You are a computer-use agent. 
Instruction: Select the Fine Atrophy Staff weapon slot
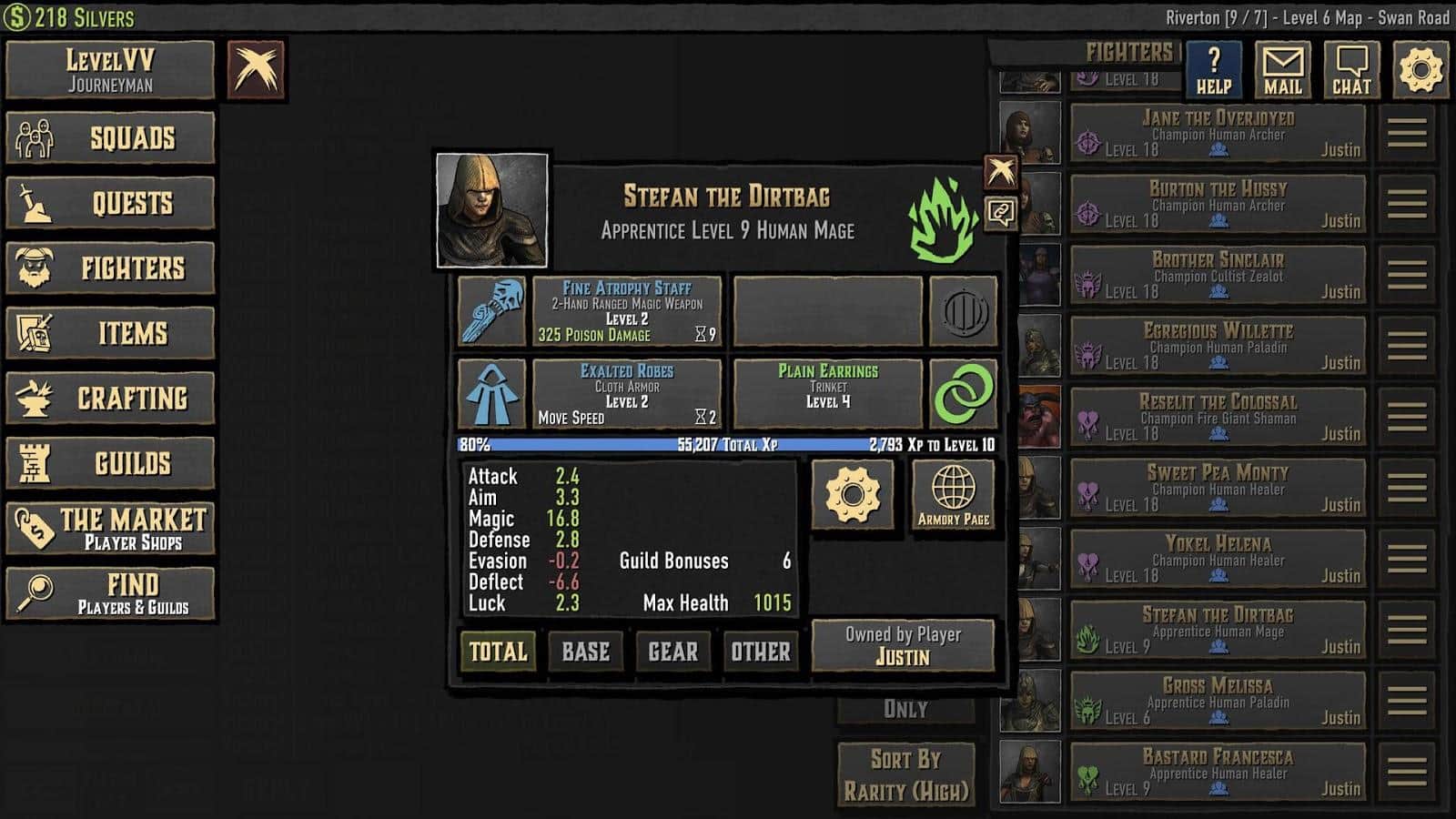coord(626,311)
